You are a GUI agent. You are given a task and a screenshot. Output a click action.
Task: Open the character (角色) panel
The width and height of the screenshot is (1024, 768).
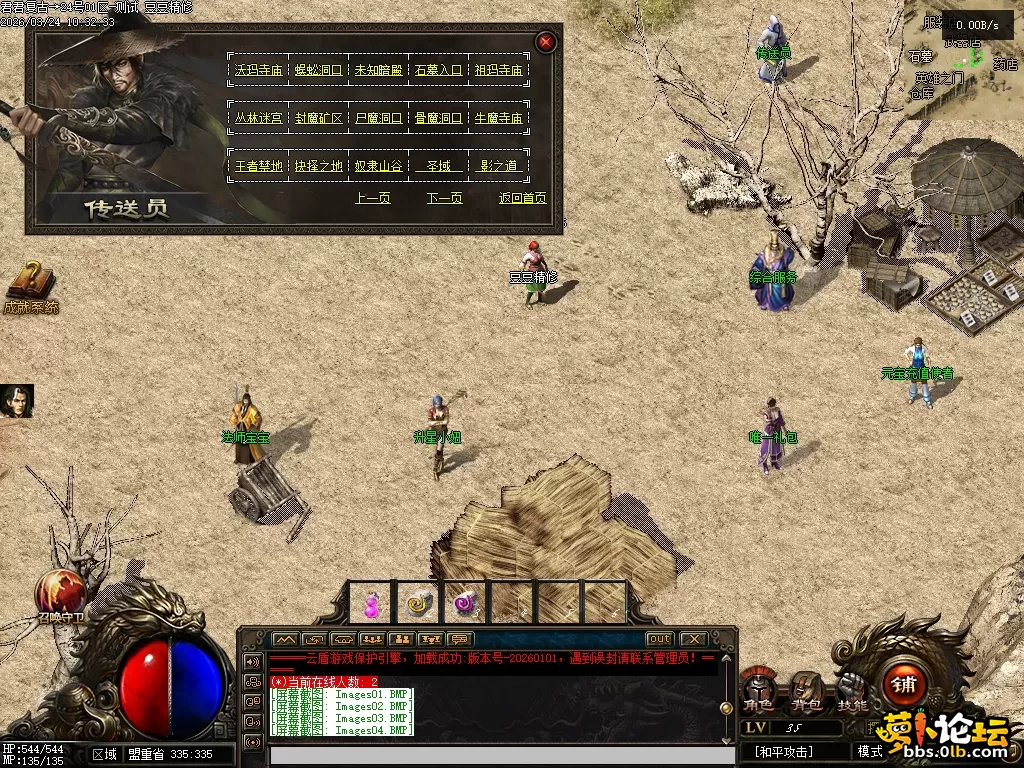(759, 689)
